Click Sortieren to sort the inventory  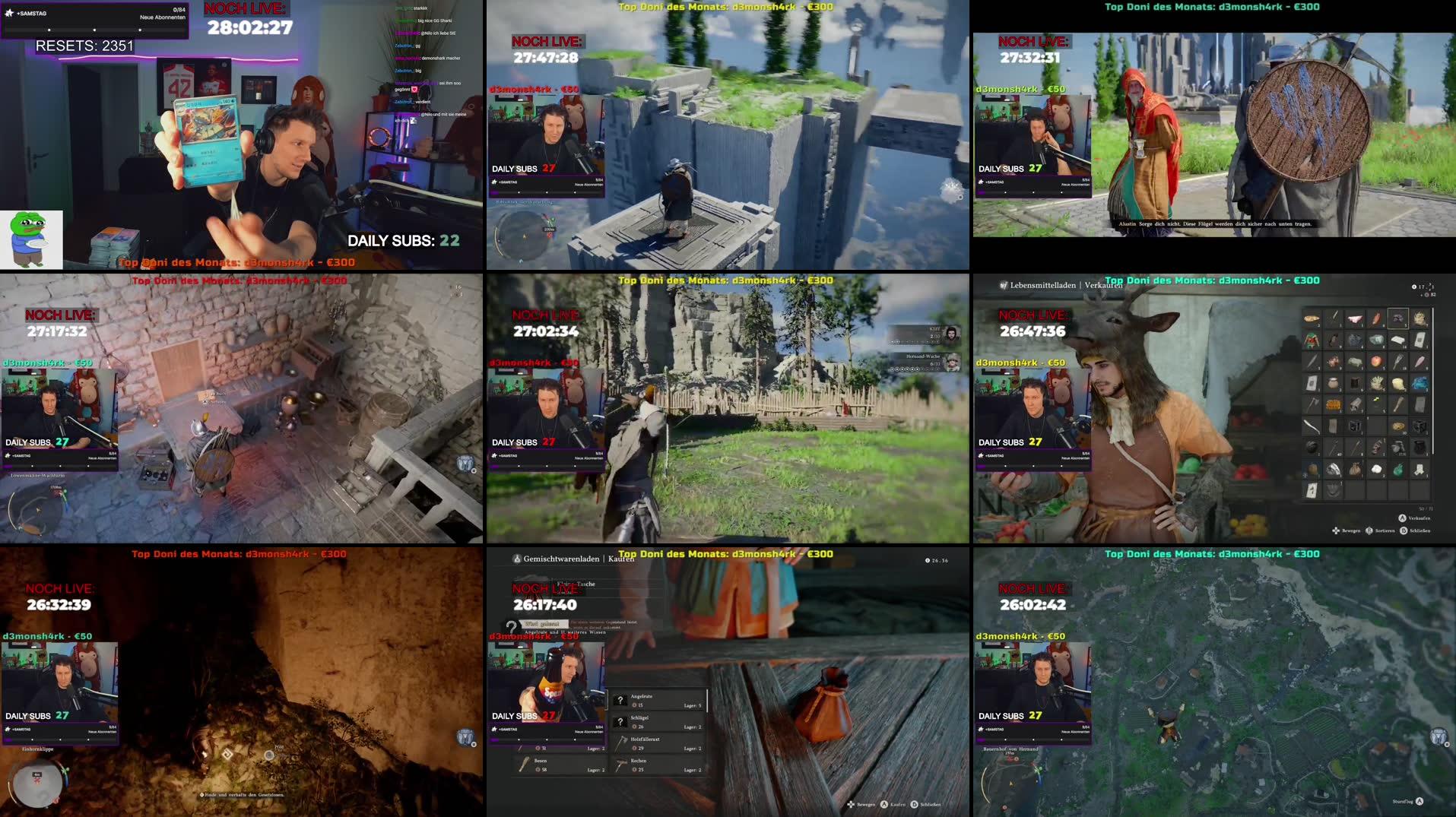[x=1384, y=530]
